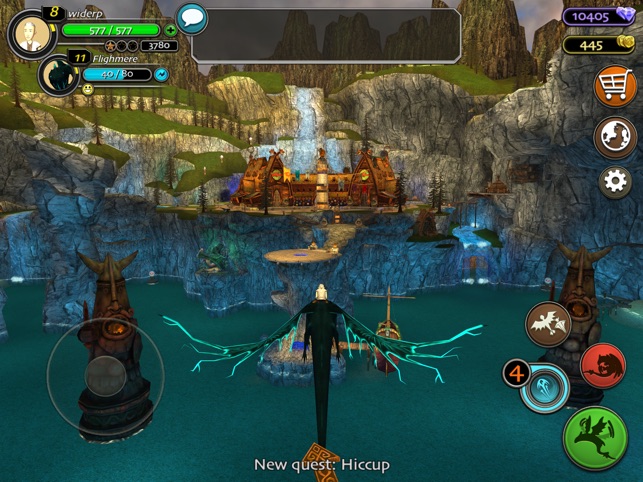Viewport: 643px width, 482px height.
Task: Open the gear settings menu
Action: tap(615, 181)
